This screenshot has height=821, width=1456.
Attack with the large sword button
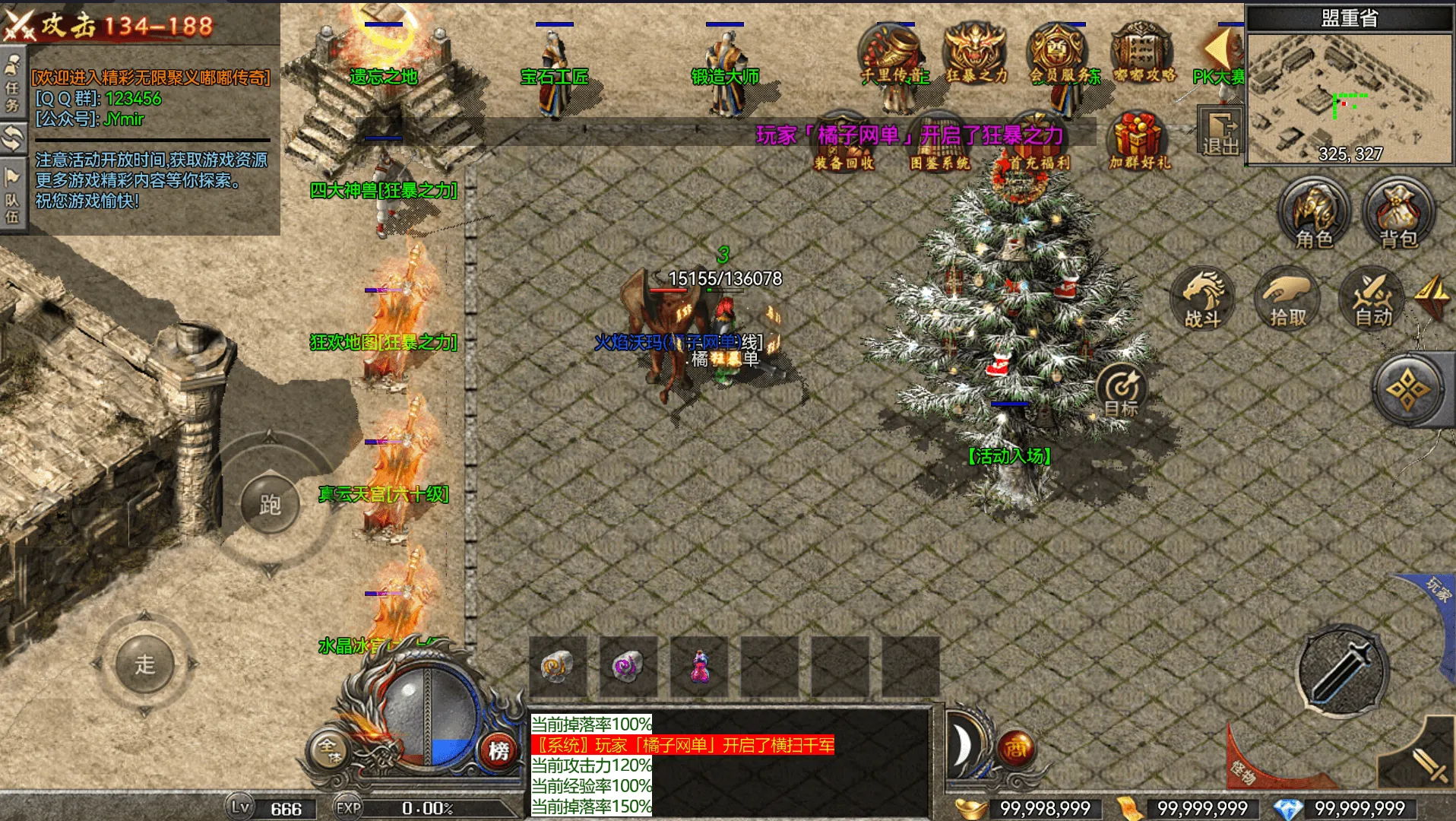point(1341,670)
